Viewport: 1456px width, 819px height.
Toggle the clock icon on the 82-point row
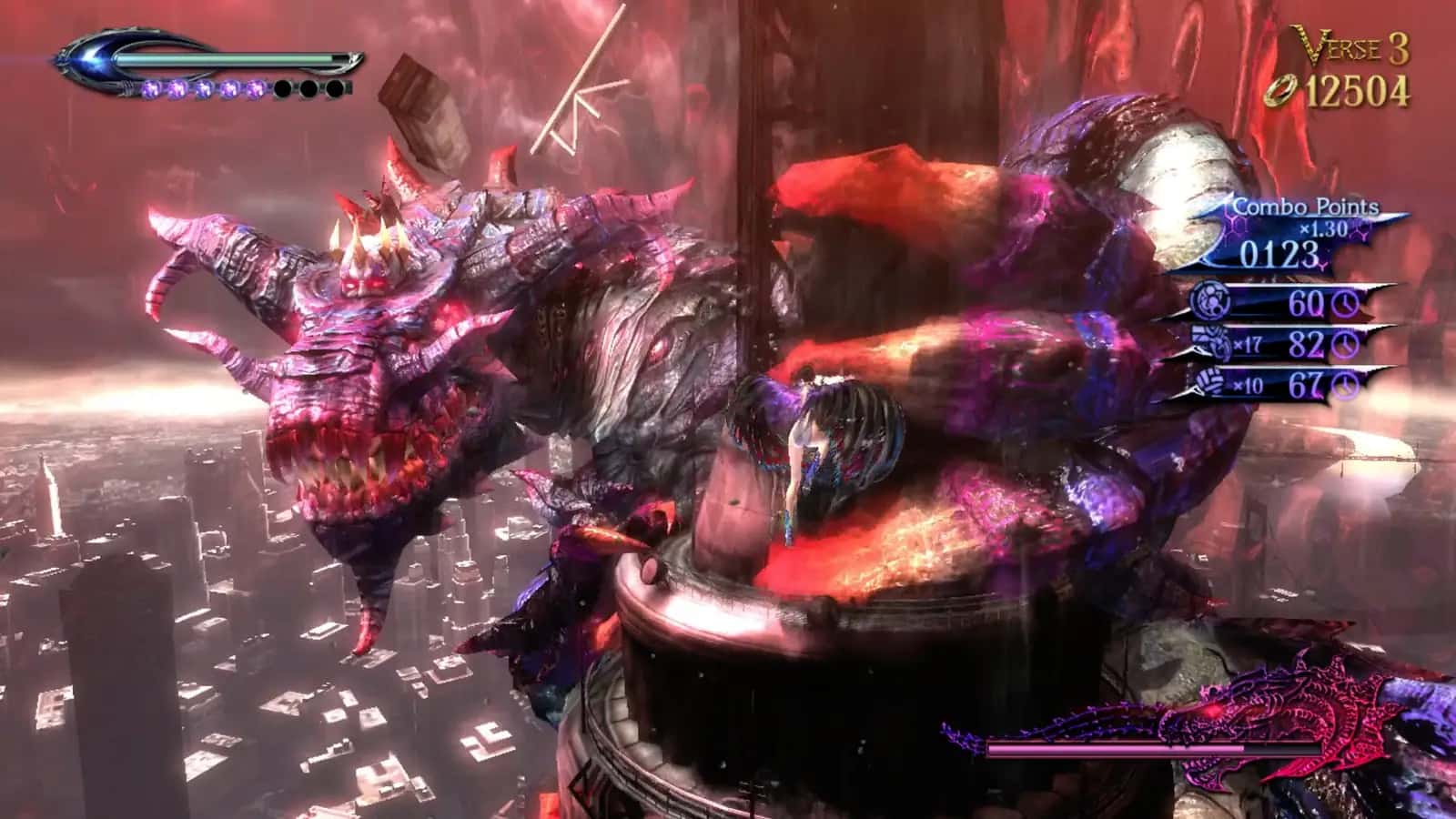[x=1345, y=344]
